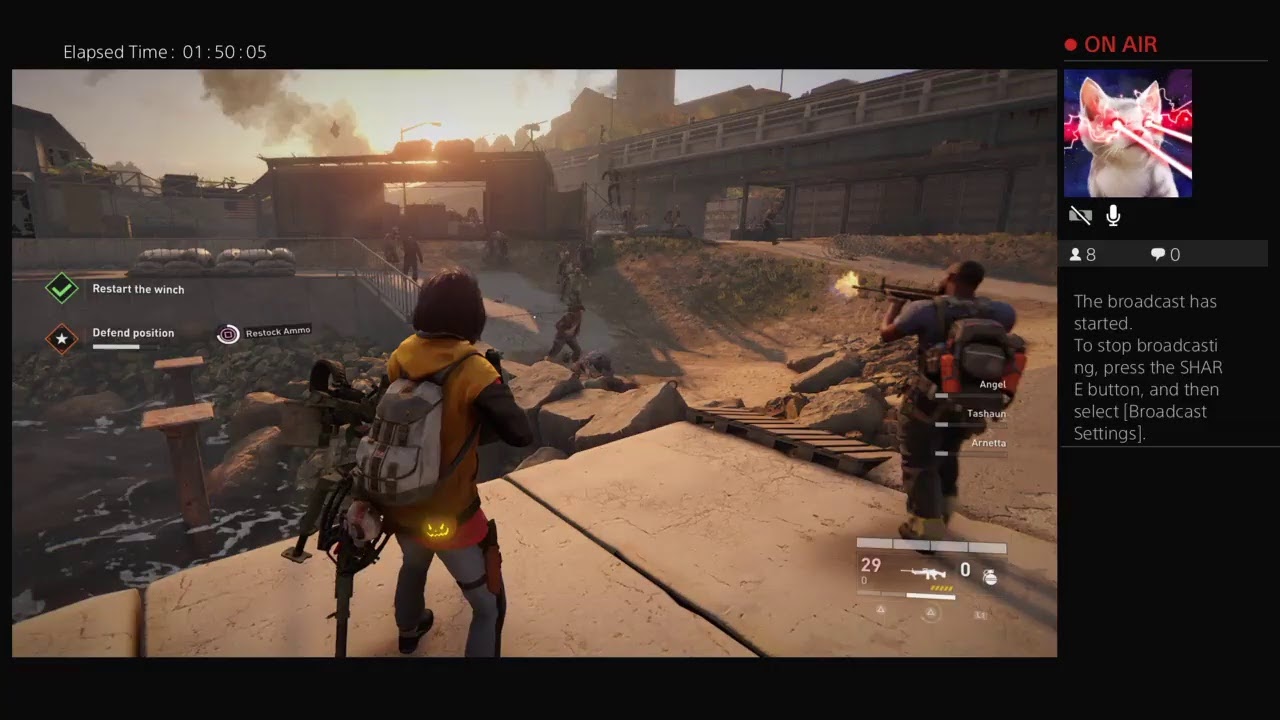Open the broadcast comments counter
The image size is (1280, 720).
(x=1165, y=255)
